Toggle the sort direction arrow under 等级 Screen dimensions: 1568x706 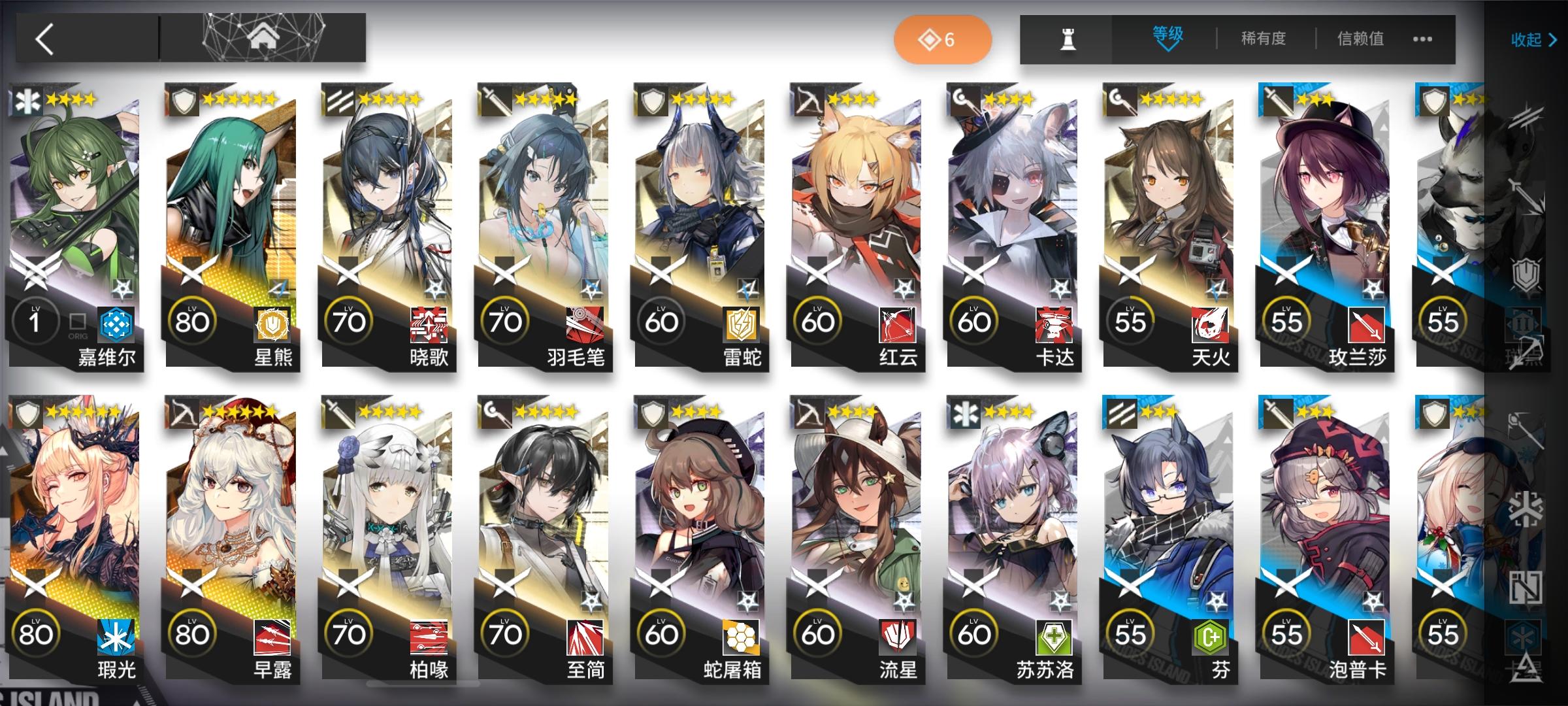coord(1169,49)
